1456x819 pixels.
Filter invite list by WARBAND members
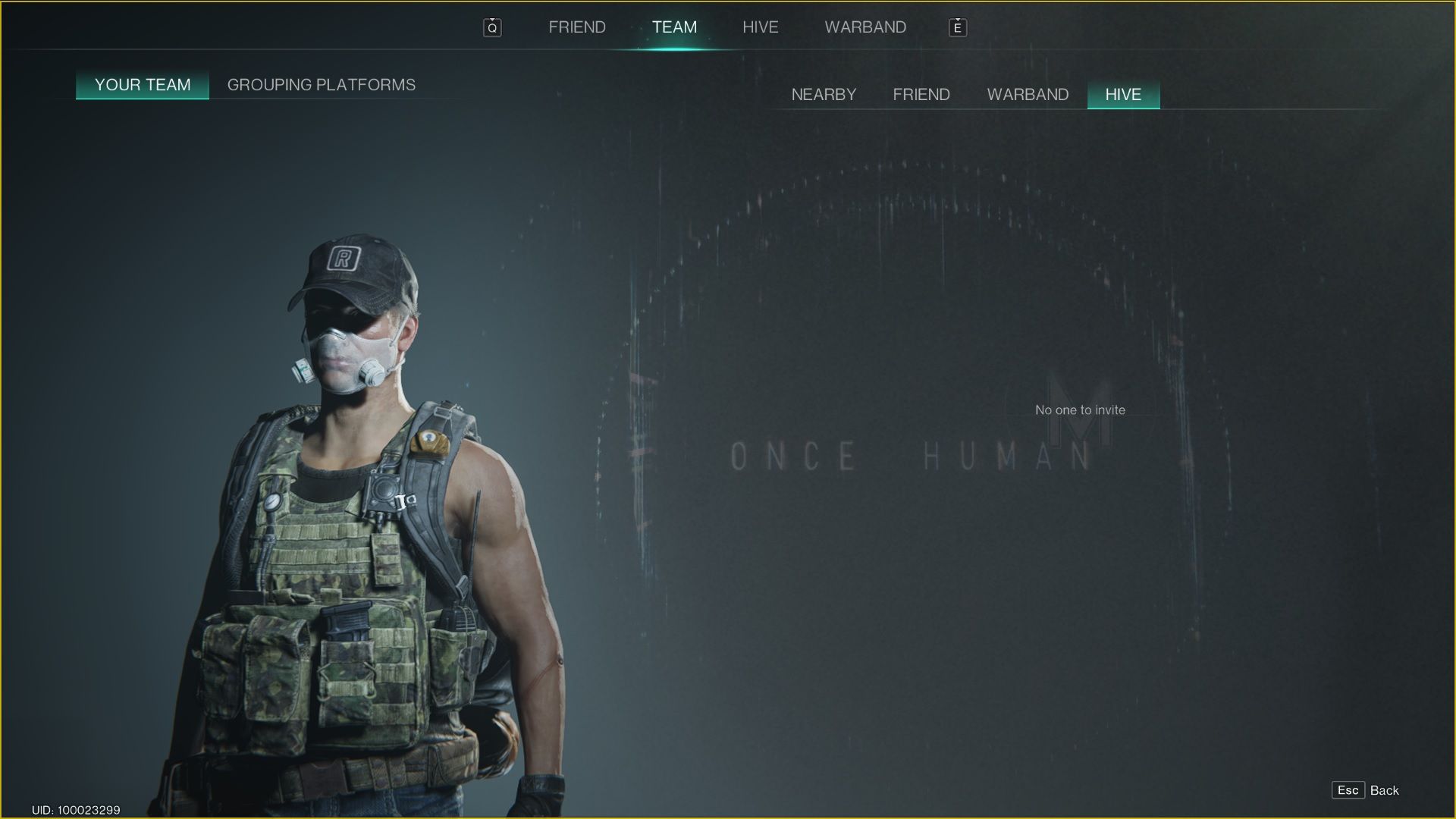tap(1028, 94)
